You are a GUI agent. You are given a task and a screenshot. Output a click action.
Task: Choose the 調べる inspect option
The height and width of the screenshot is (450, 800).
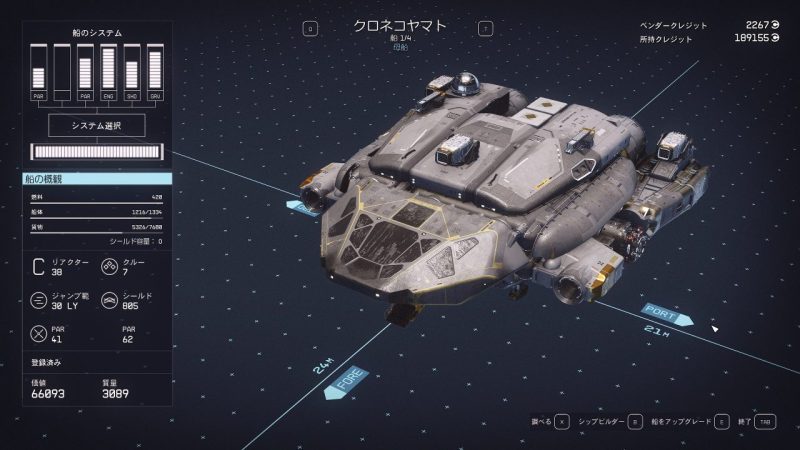coord(549,423)
